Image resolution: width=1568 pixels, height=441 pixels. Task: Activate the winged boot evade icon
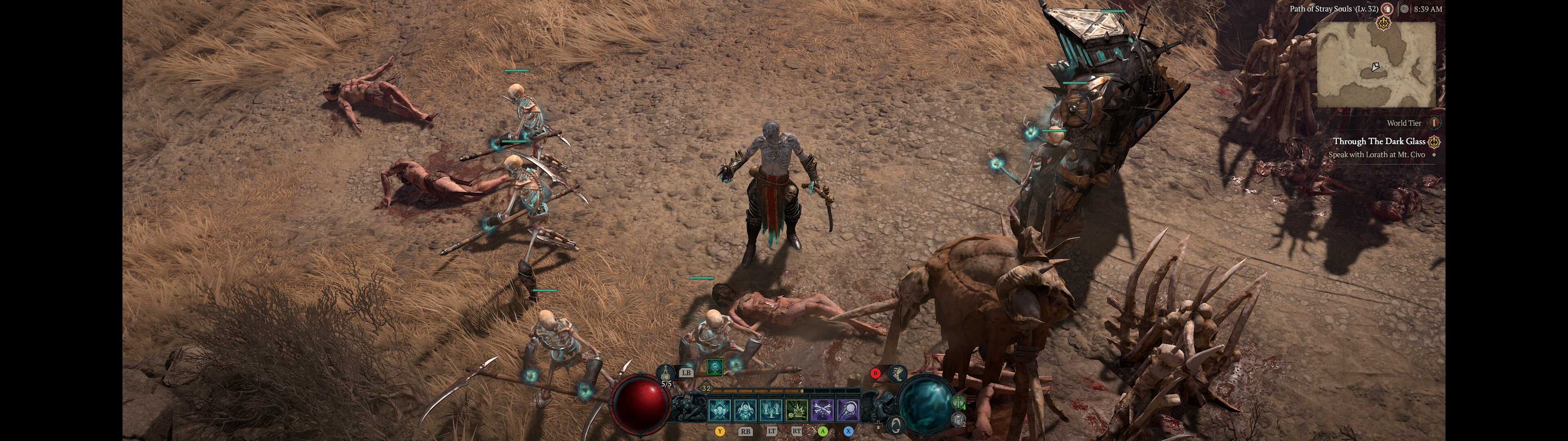[x=897, y=373]
